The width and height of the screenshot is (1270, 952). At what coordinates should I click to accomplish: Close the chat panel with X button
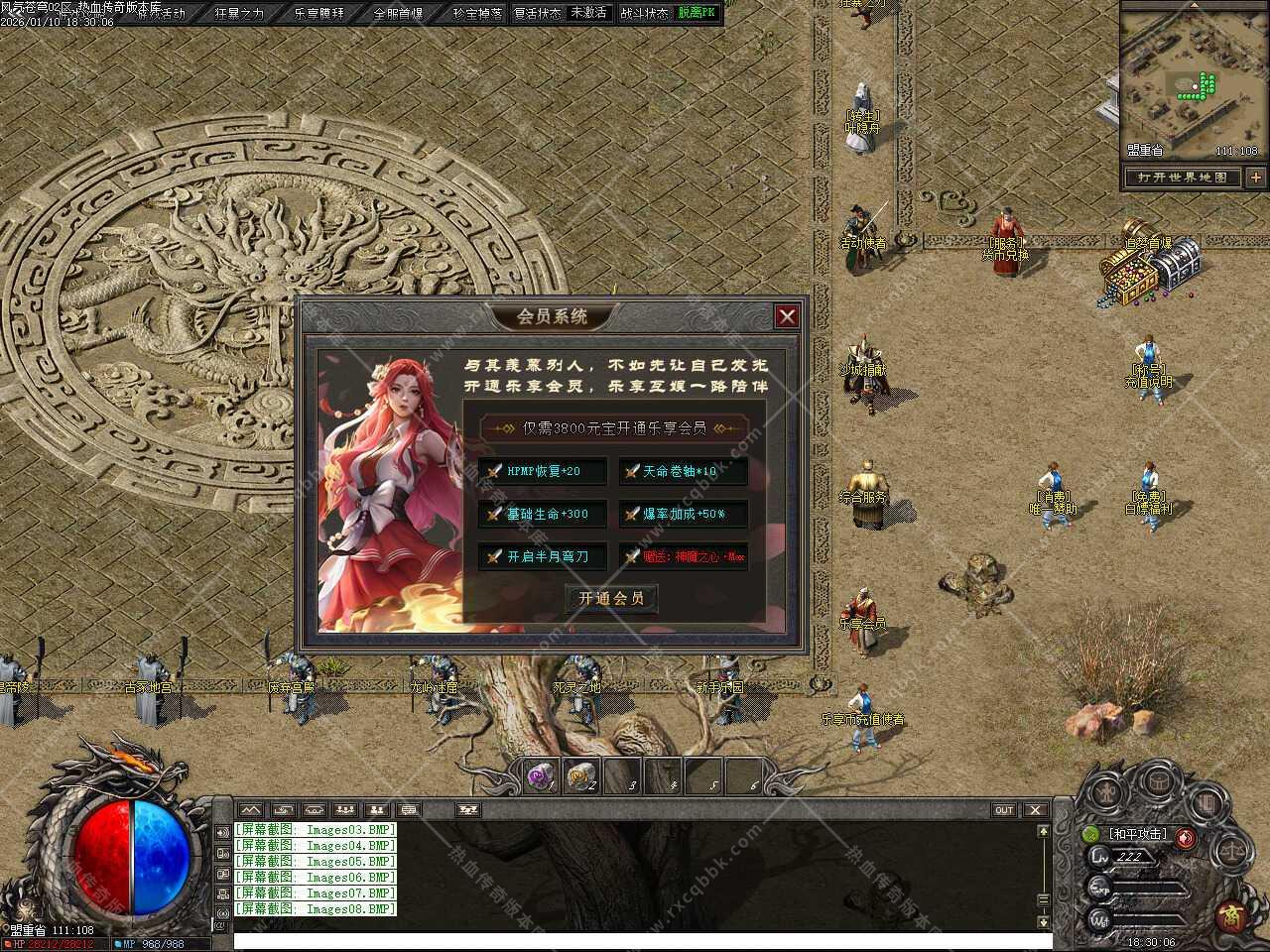[x=1035, y=810]
